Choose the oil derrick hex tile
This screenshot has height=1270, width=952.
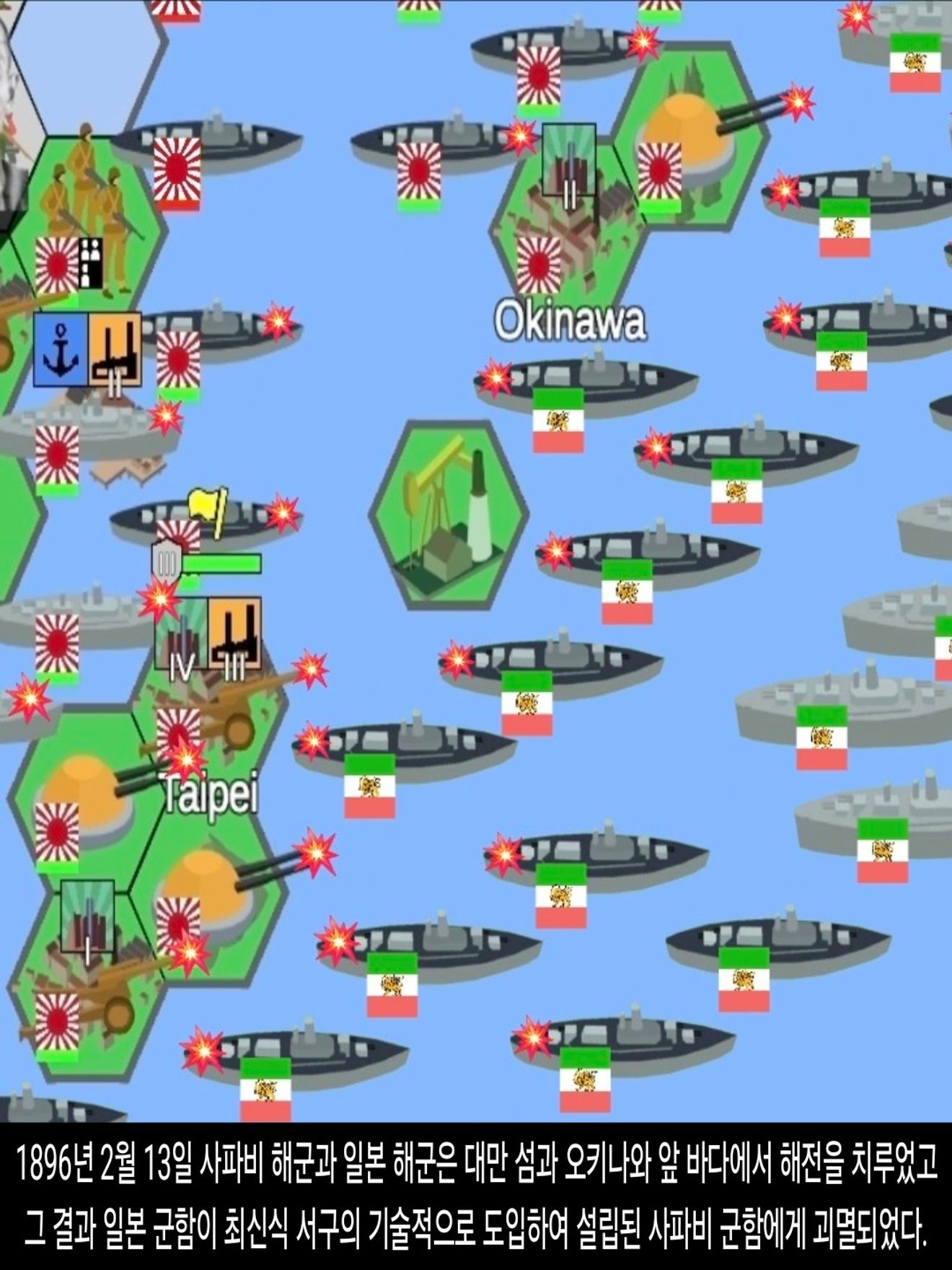coord(448,514)
